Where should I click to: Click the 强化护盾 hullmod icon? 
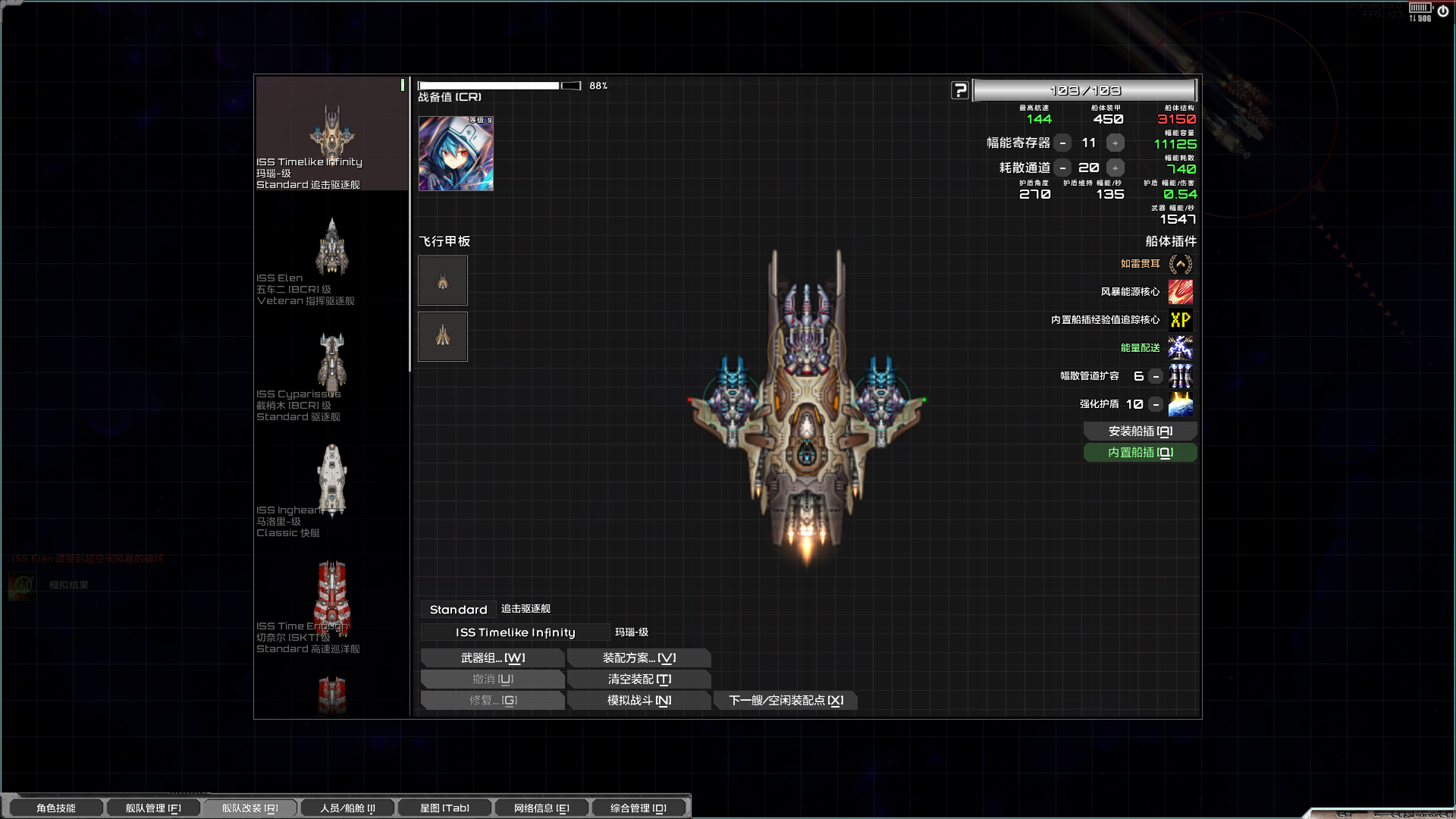(1181, 404)
